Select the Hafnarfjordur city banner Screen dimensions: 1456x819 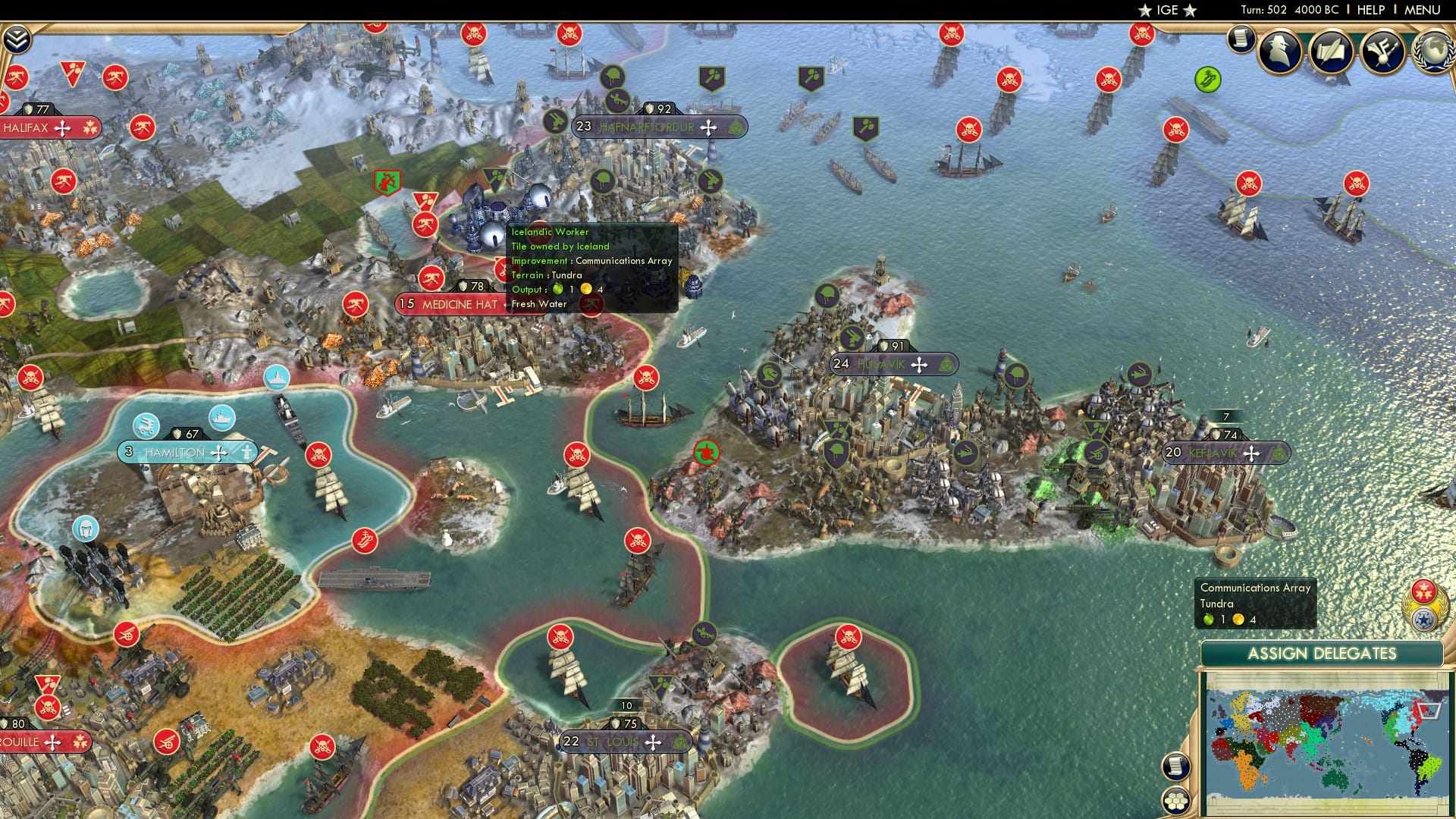coord(648,127)
